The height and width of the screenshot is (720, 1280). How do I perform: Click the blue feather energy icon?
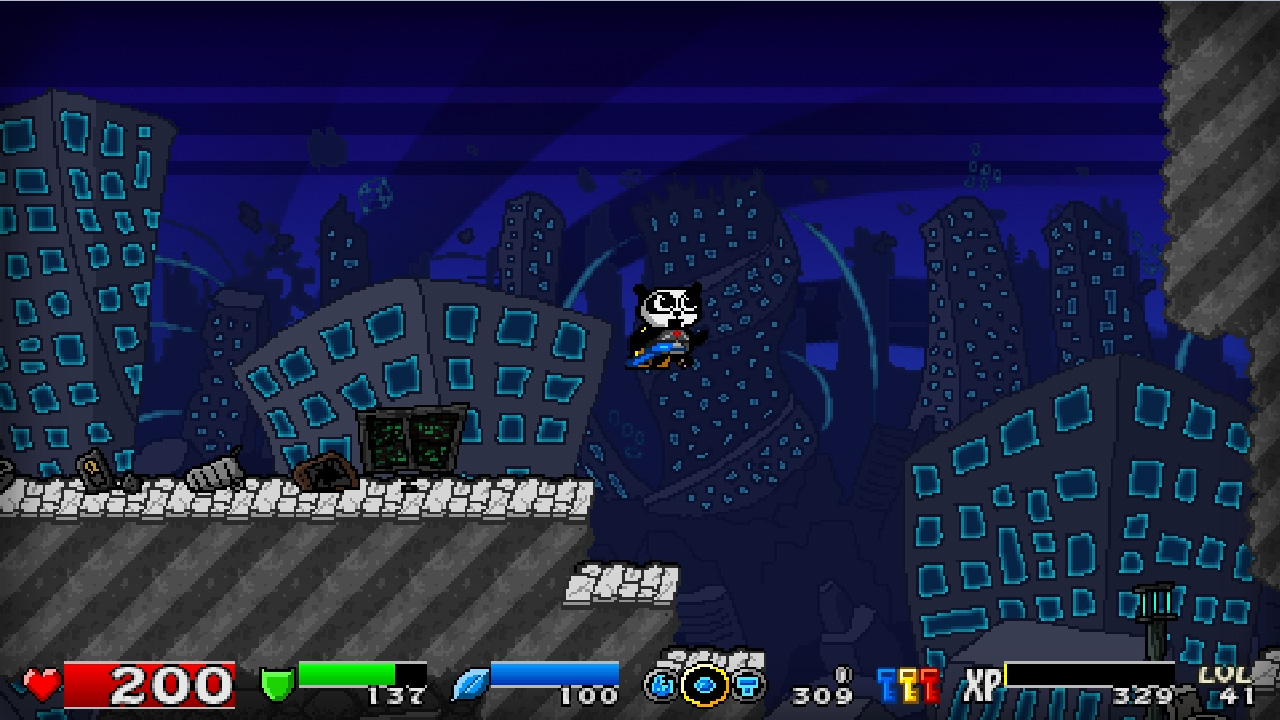(x=470, y=685)
